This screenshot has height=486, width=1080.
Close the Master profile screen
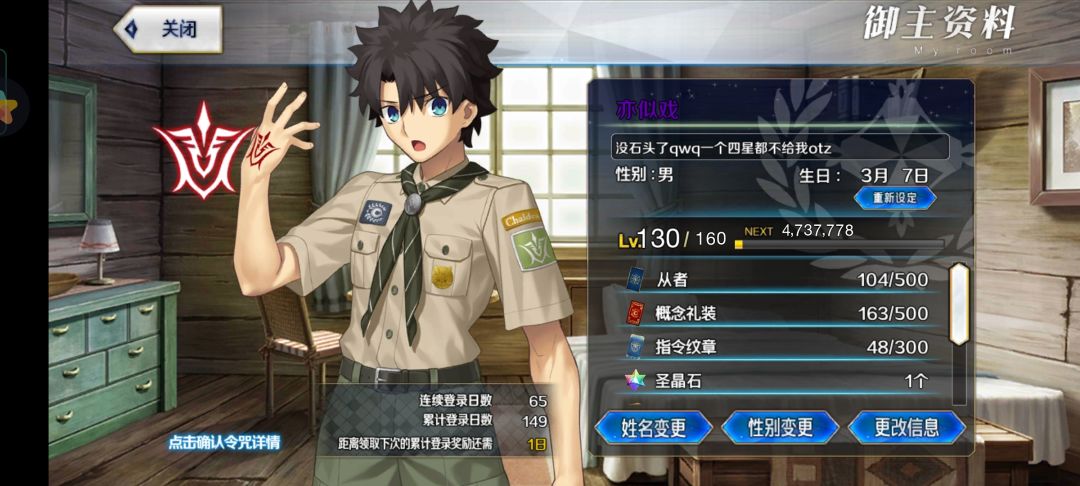[x=168, y=29]
